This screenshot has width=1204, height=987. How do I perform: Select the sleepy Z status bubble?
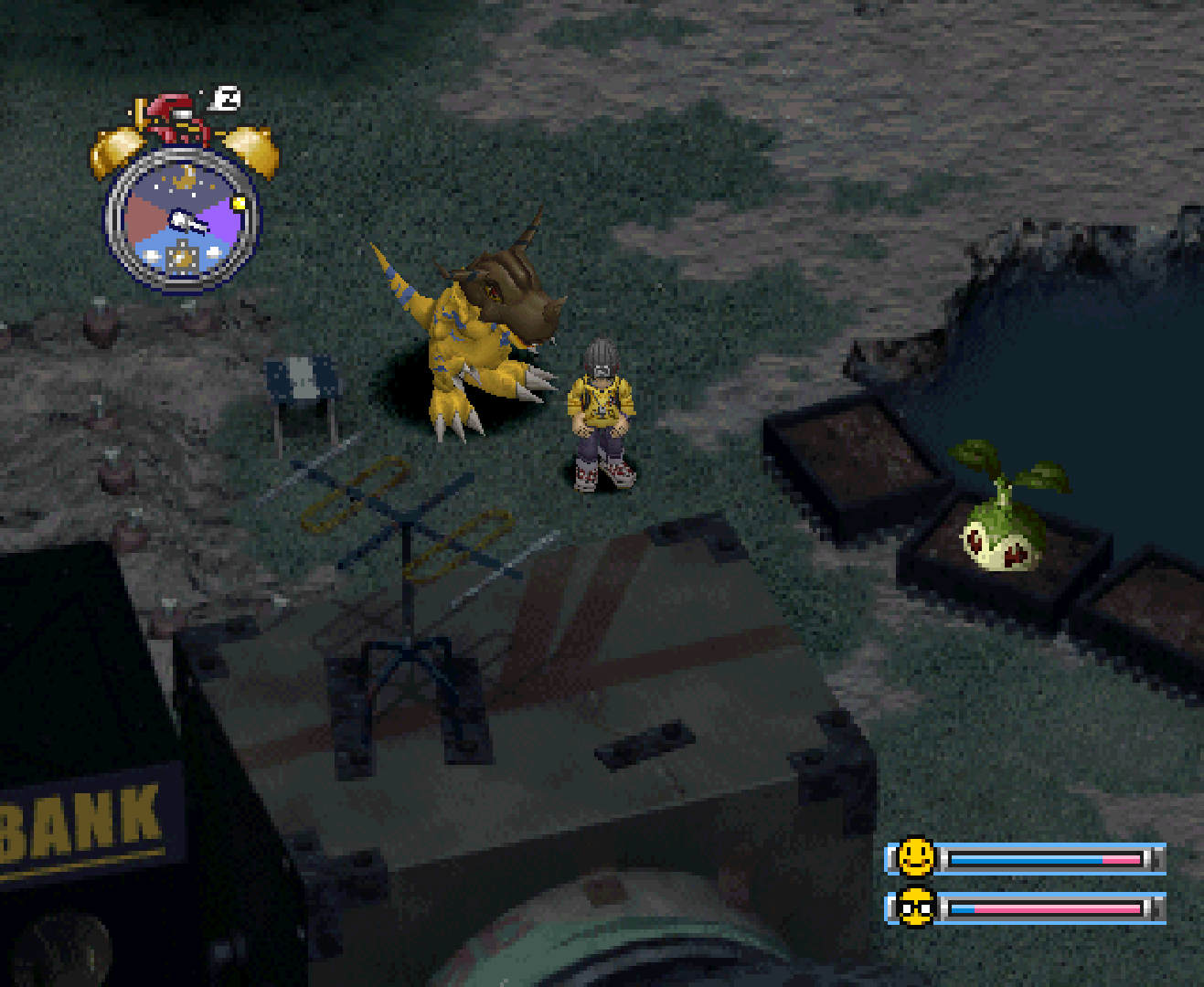[228, 99]
